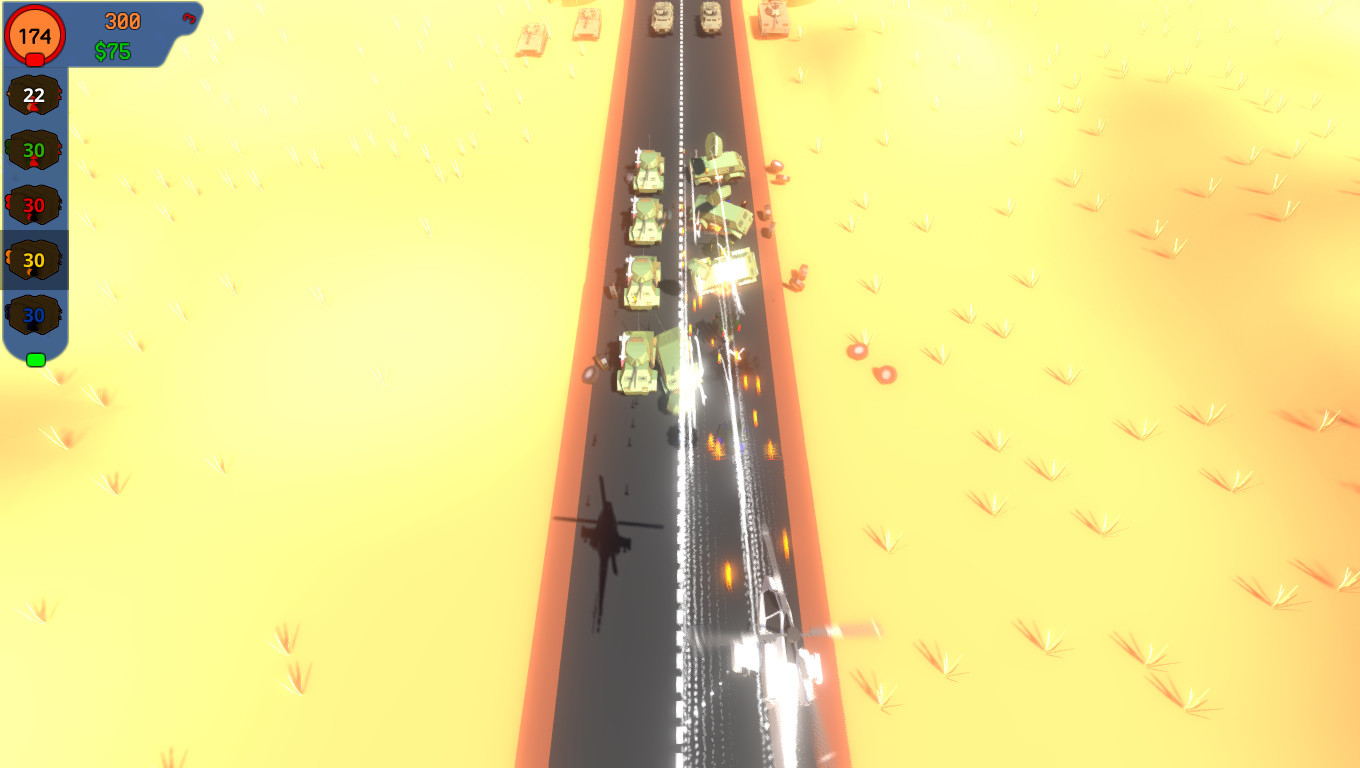The width and height of the screenshot is (1360, 768).
Task: Toggle the red pip under the health circle
Action: point(33,61)
